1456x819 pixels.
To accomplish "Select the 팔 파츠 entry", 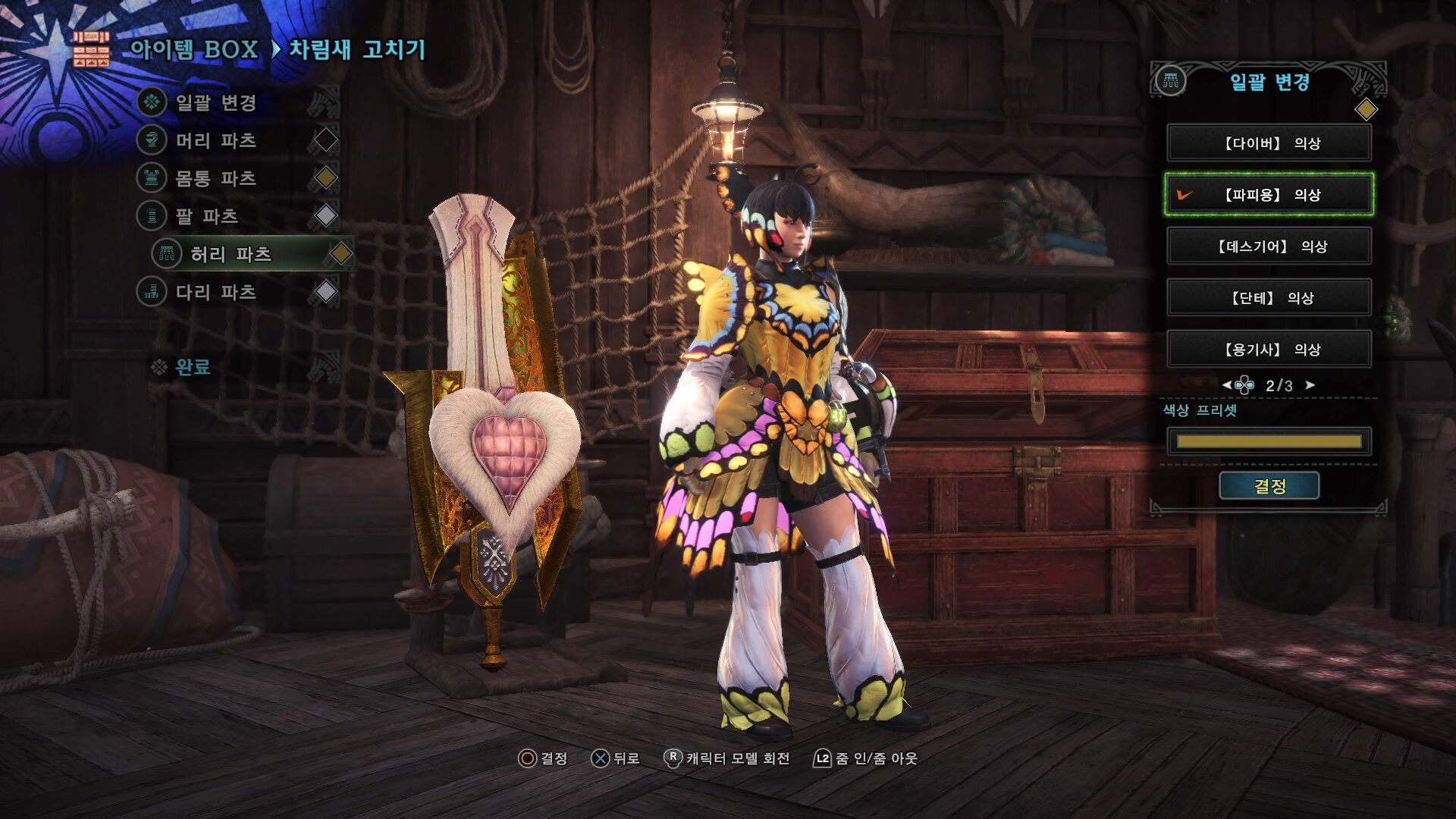I will [x=207, y=216].
